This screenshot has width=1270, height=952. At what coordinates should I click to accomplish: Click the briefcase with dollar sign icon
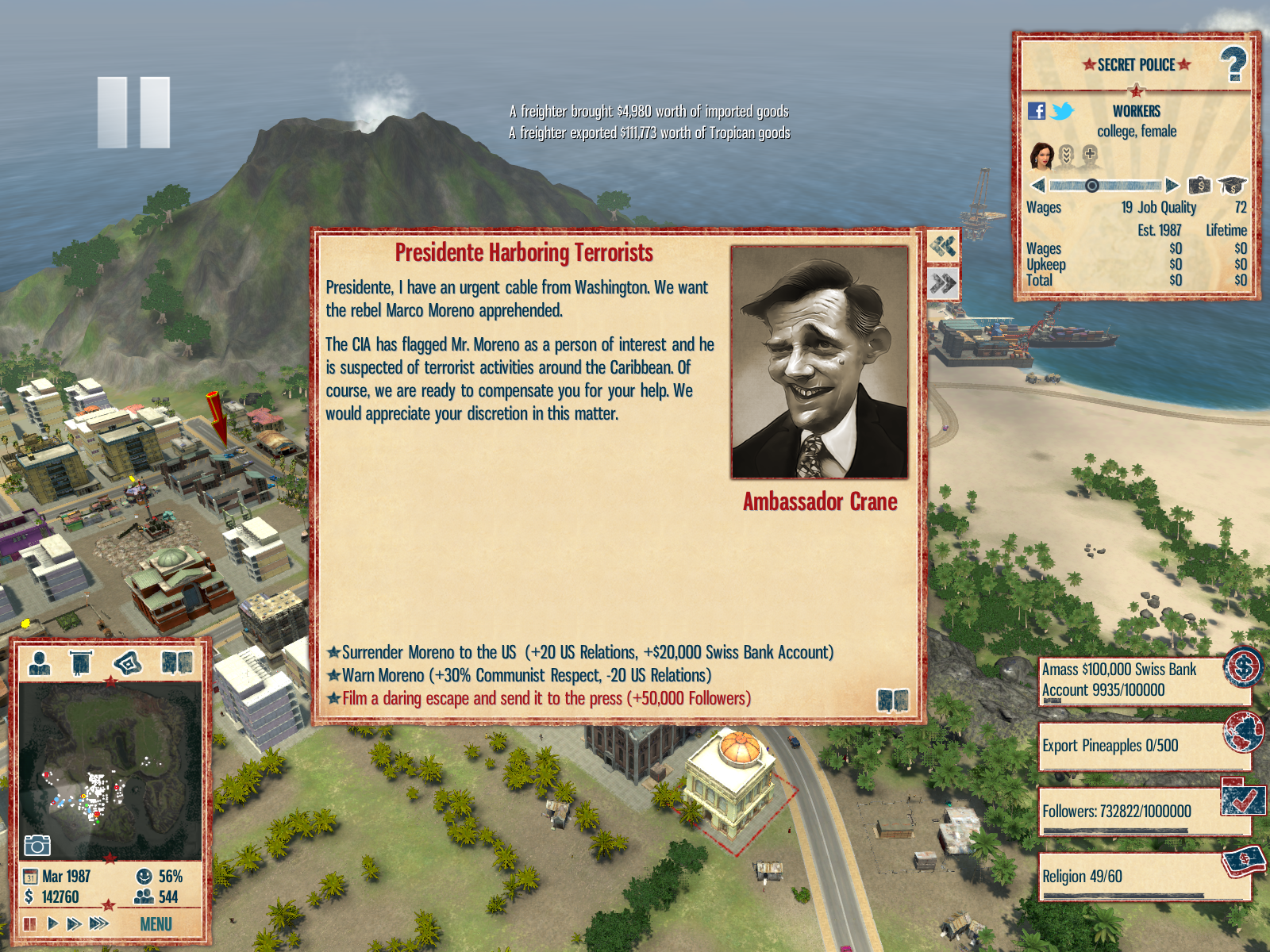tap(1199, 186)
